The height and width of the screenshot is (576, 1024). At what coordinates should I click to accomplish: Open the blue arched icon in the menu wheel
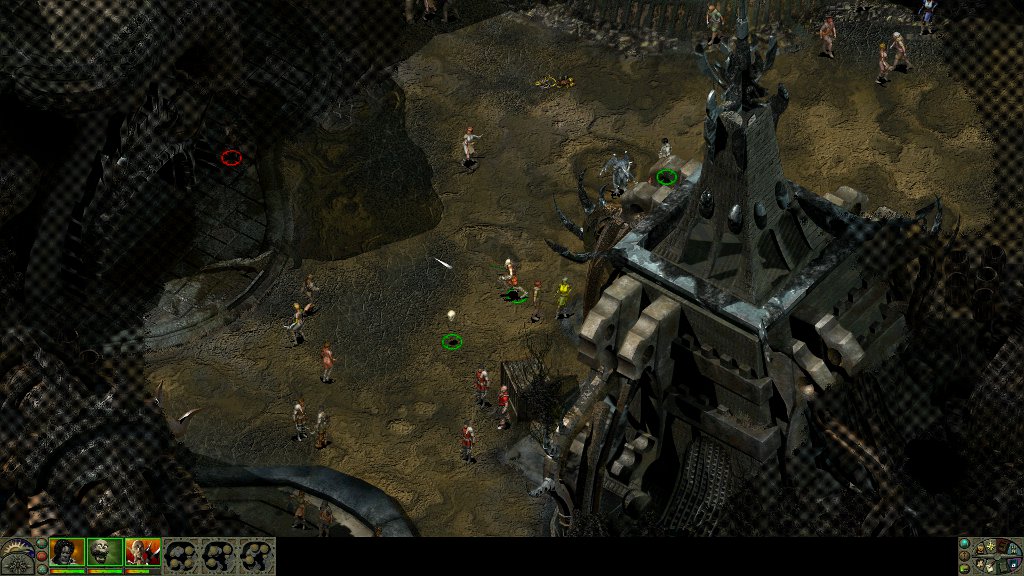coord(1013,550)
